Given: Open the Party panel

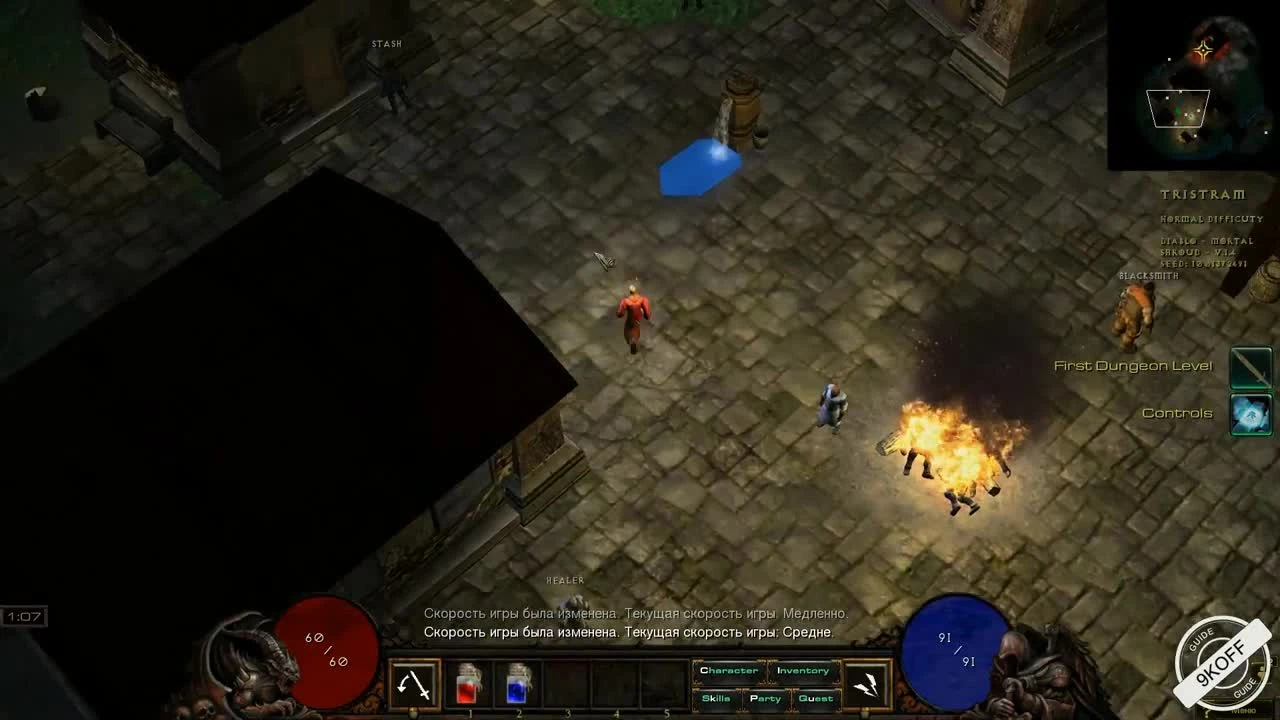Looking at the screenshot, I should pyautogui.click(x=764, y=699).
